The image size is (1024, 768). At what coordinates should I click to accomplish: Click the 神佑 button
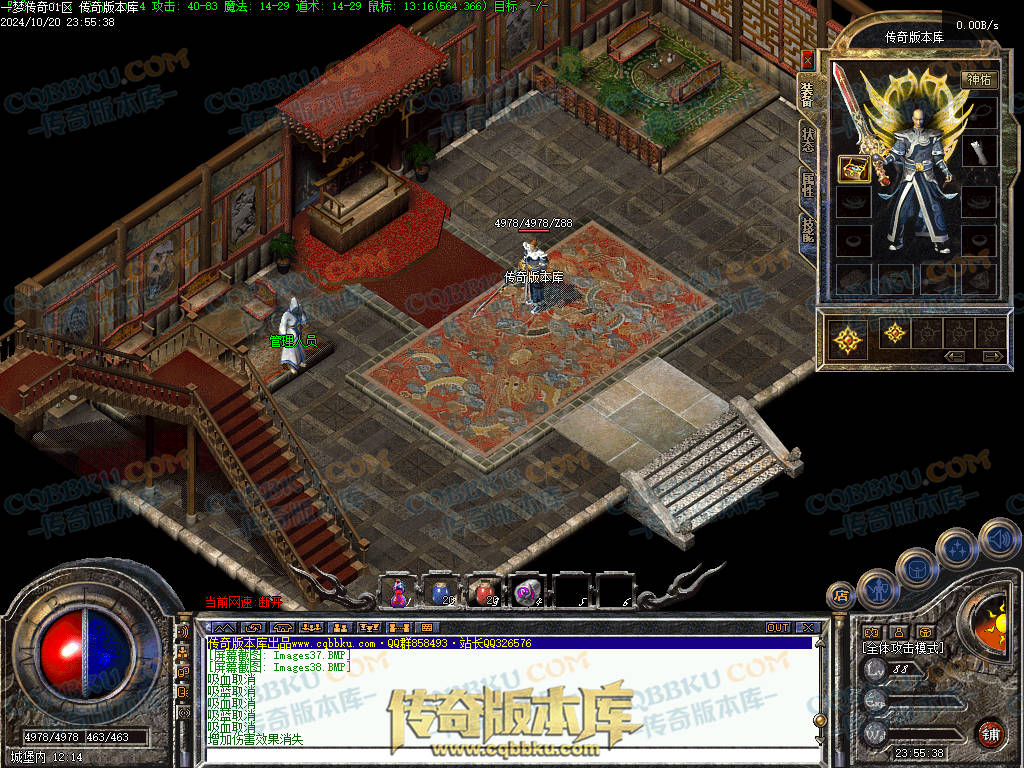coord(979,79)
